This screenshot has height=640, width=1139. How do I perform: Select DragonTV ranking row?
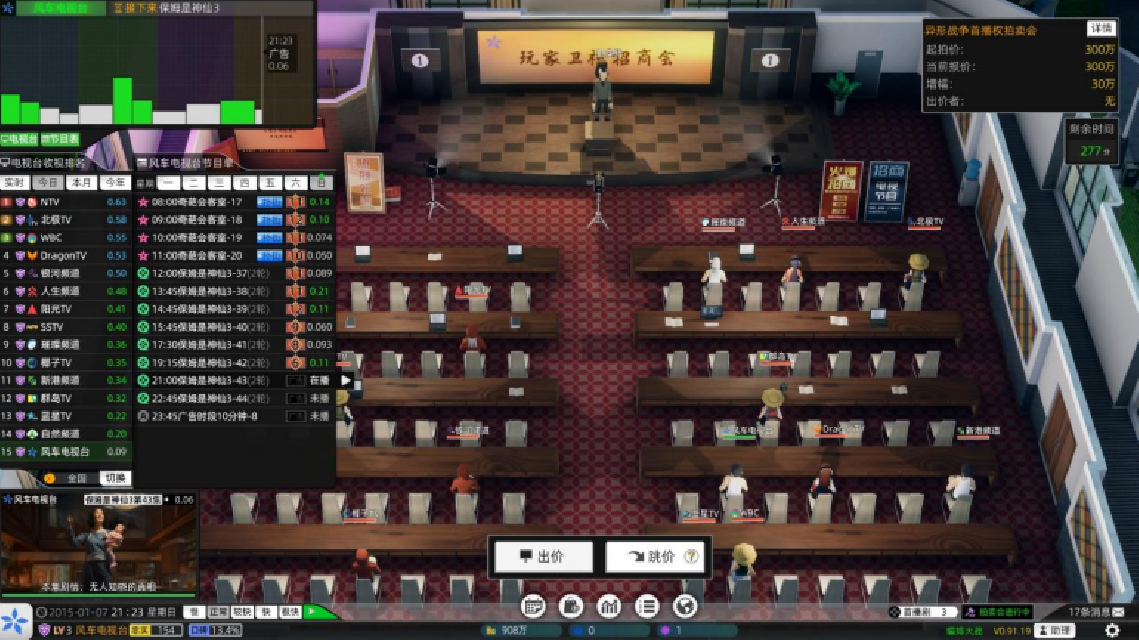62,255
